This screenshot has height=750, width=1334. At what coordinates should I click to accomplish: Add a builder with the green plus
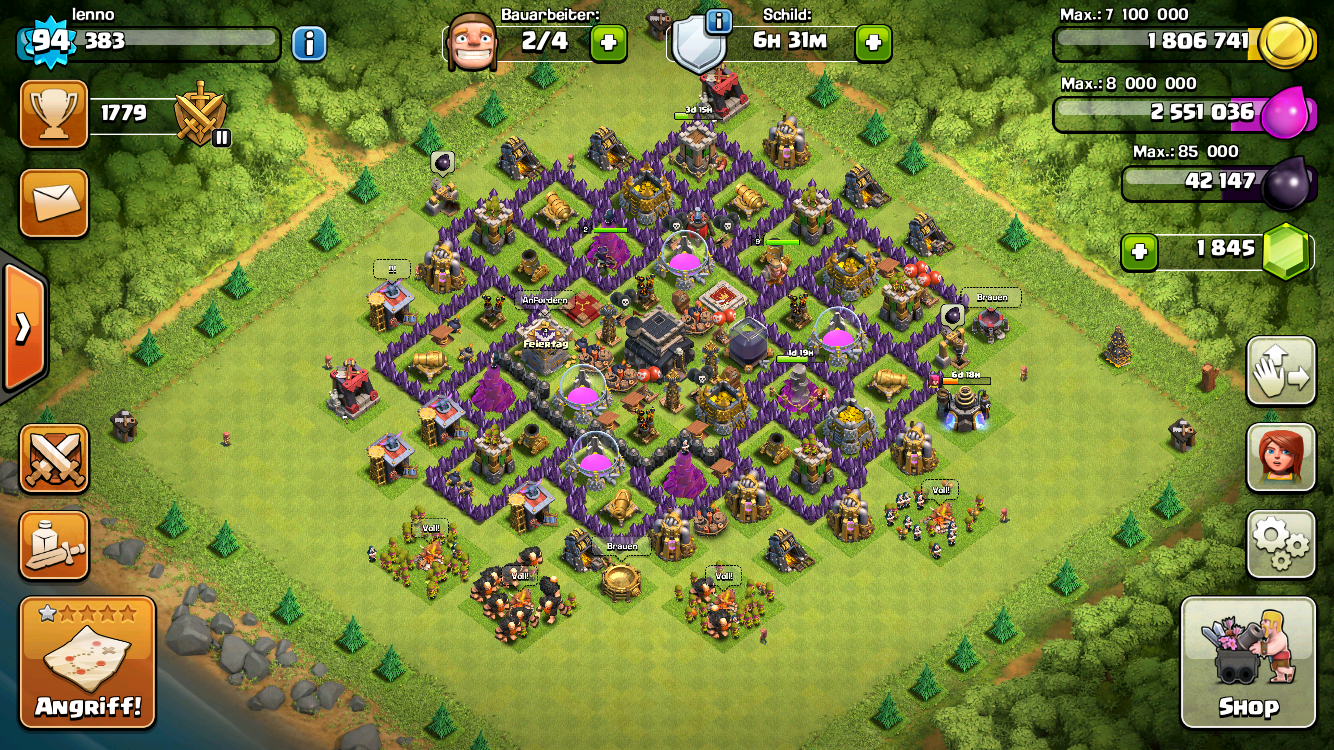pyautogui.click(x=608, y=43)
